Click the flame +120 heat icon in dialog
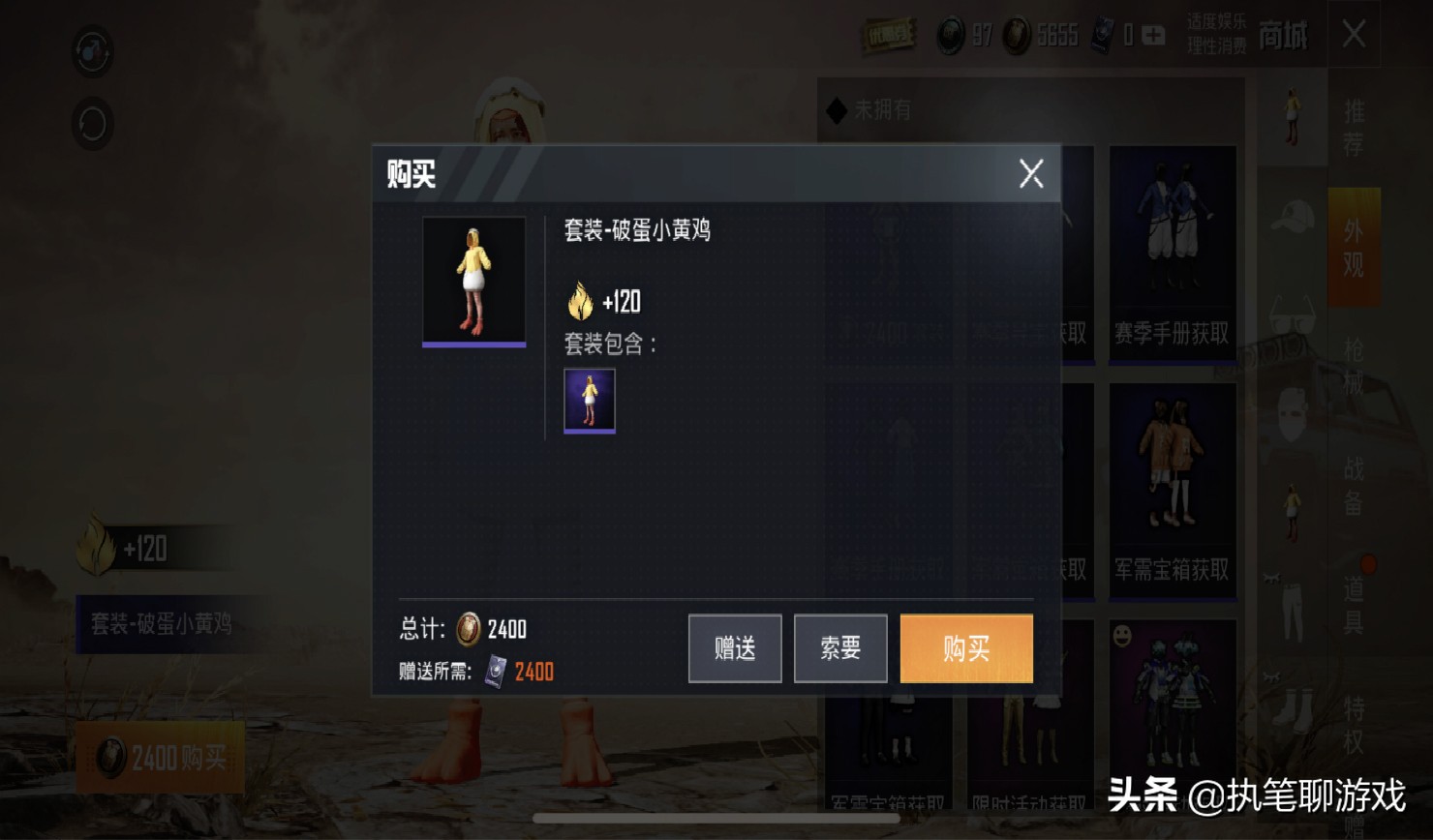This screenshot has height=840, width=1433. [581, 301]
